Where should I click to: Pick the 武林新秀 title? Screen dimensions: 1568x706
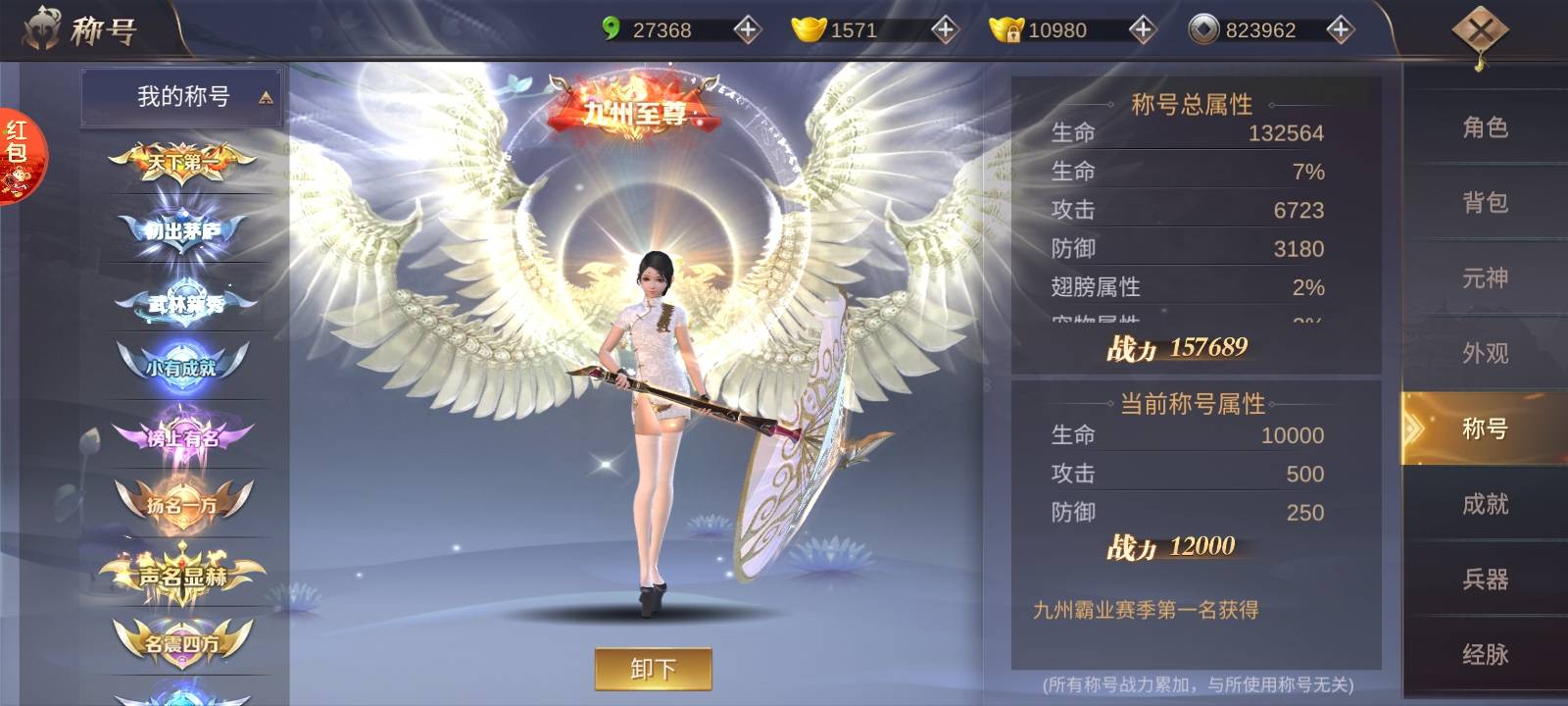click(184, 303)
